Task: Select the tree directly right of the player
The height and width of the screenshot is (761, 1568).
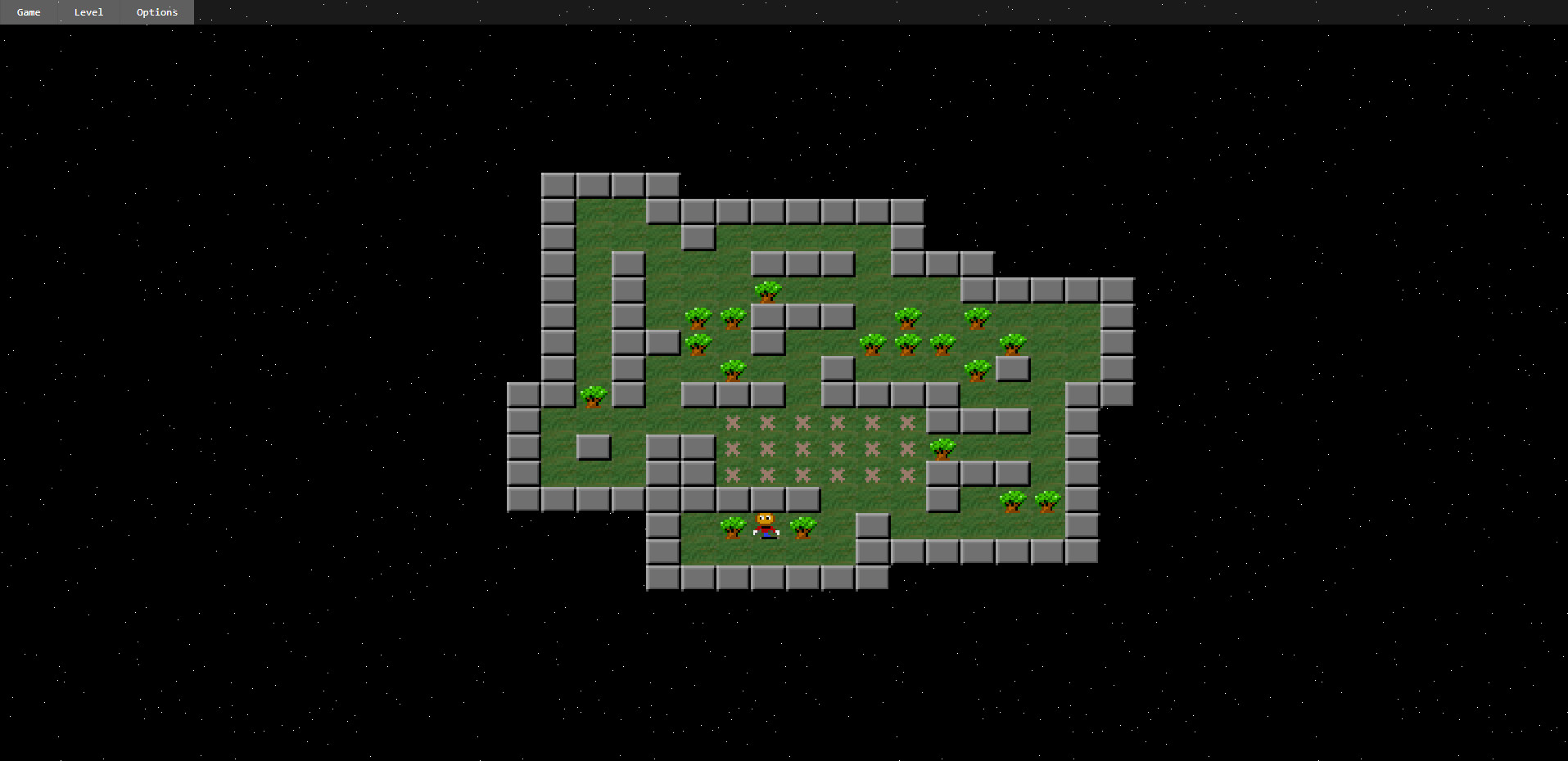Action: click(803, 528)
